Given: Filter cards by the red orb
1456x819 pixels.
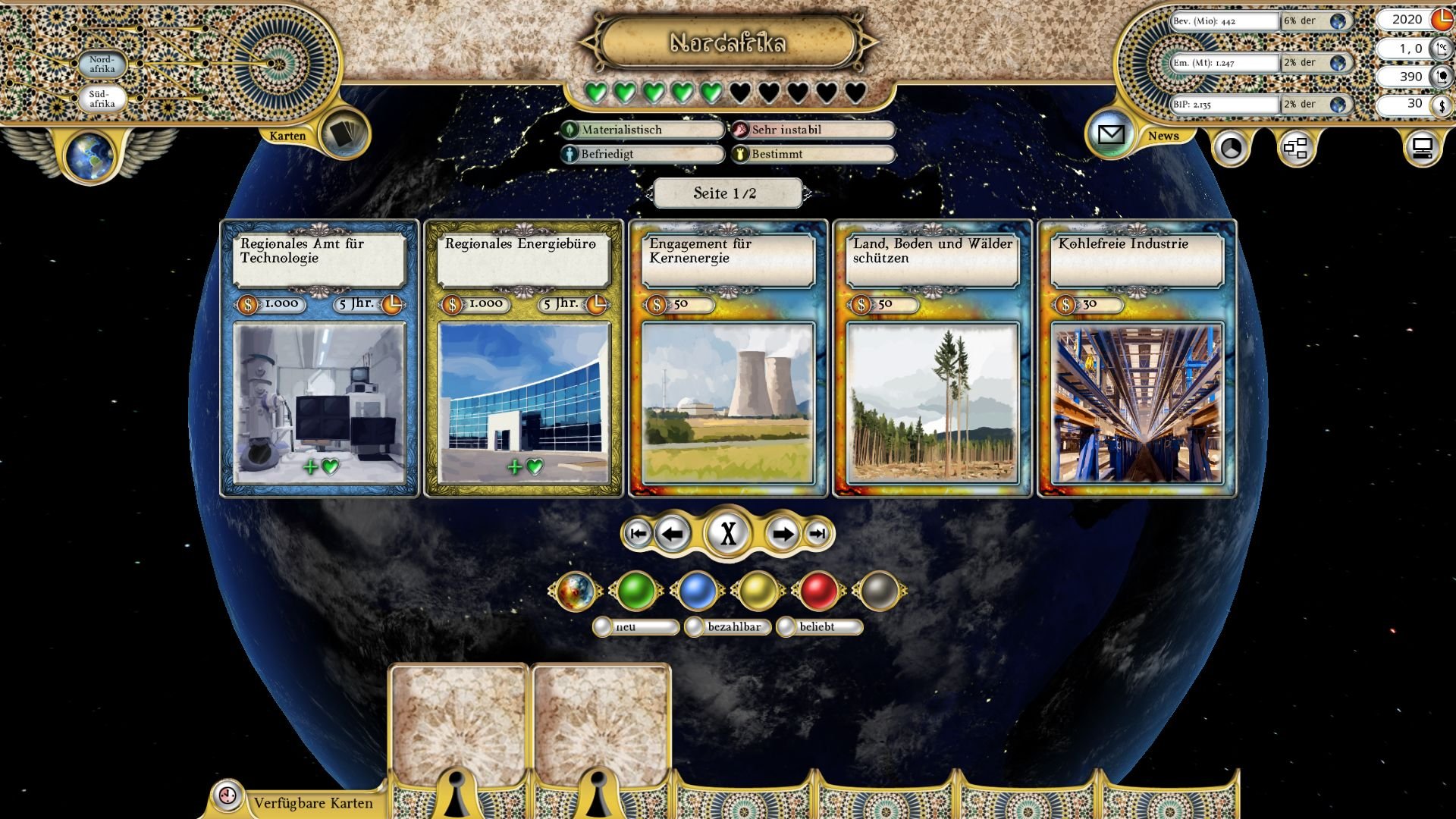Looking at the screenshot, I should point(818,591).
